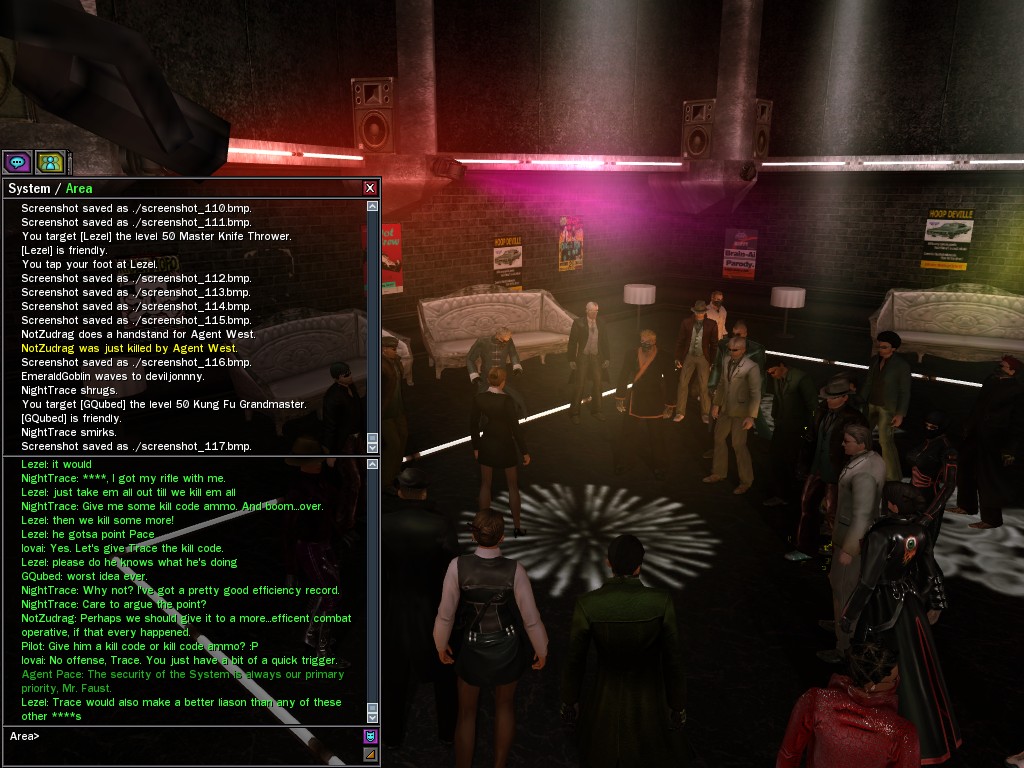Viewport: 1024px width, 768px height.
Task: Select the System label in chat title
Action: (29, 188)
